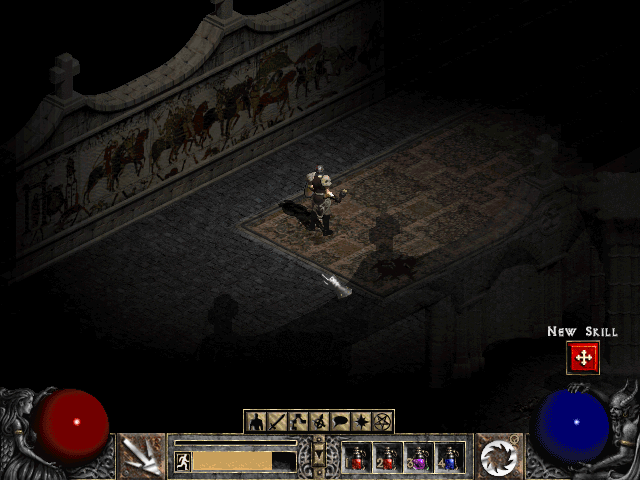Click the red New Skill button
Image resolution: width=640 pixels, height=480 pixels.
coord(582,357)
